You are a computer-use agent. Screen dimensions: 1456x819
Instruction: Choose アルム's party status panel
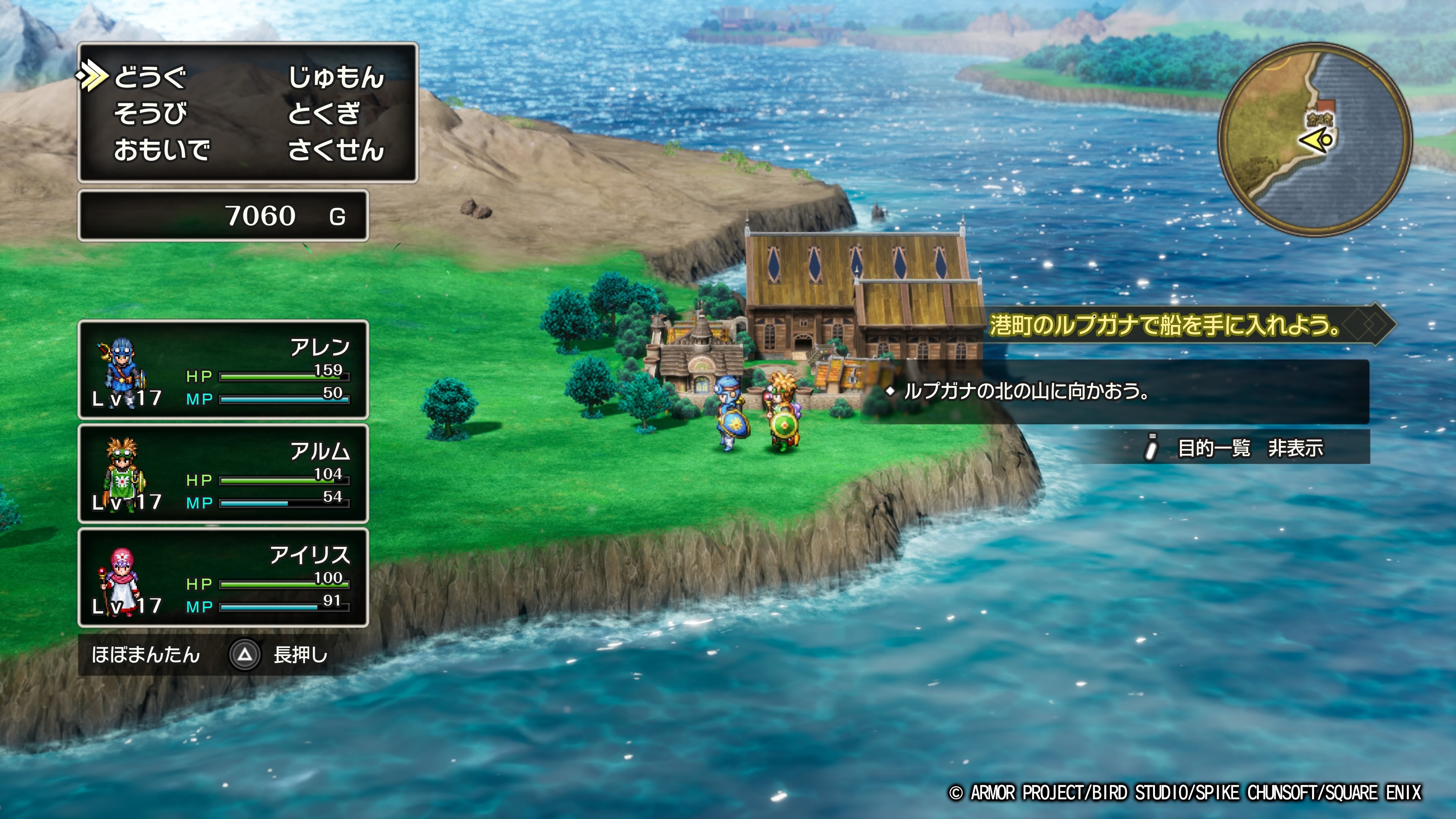[223, 474]
